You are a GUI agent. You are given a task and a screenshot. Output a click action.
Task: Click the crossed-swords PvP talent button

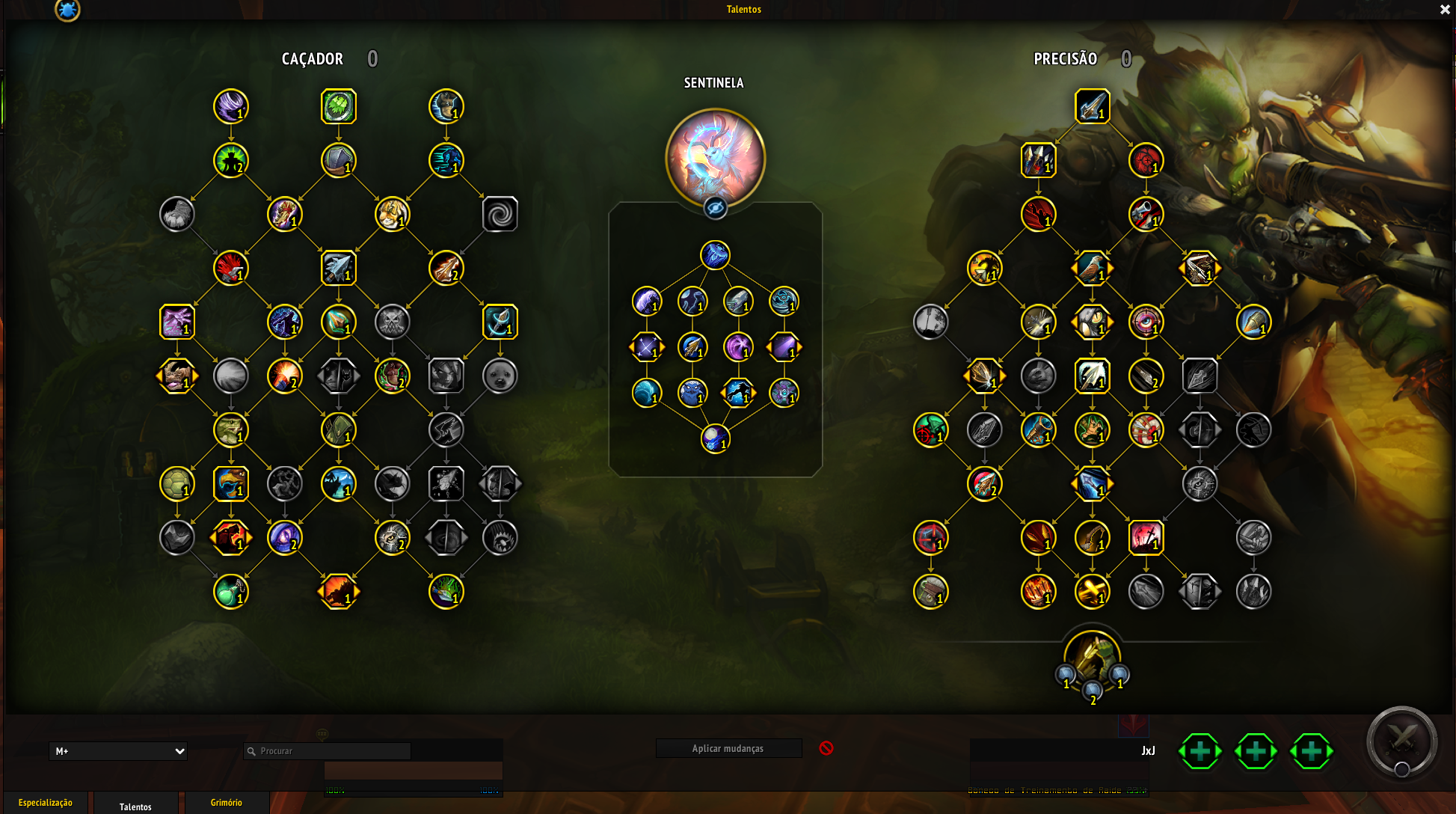(1401, 742)
